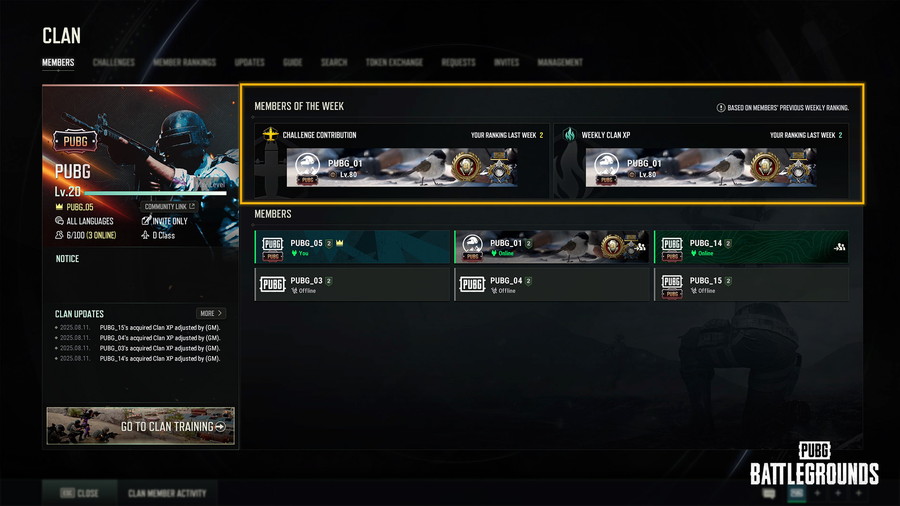
Task: Open the Guide tab
Action: pyautogui.click(x=293, y=62)
